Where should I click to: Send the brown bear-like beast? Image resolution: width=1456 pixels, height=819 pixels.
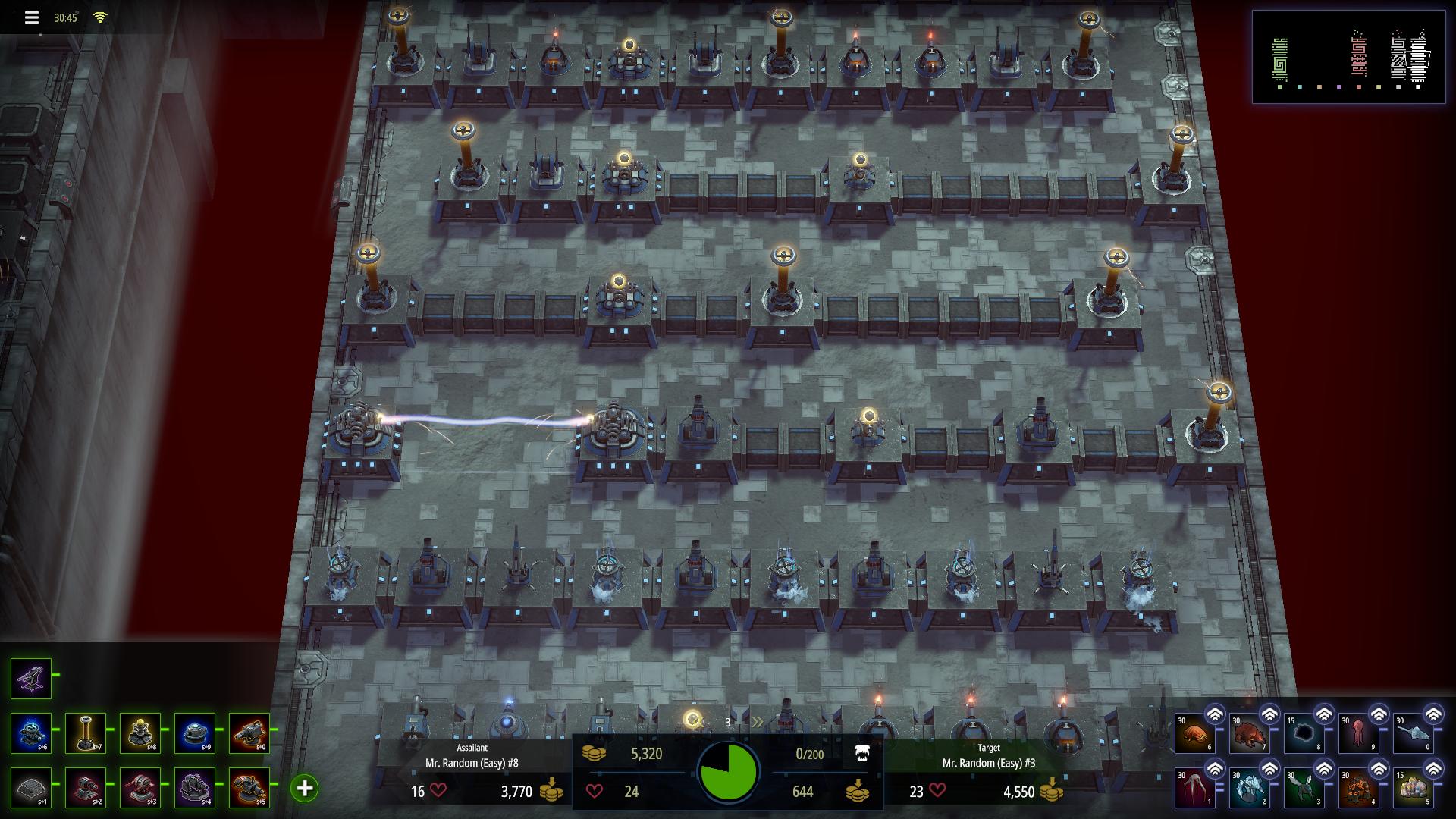[1250, 734]
